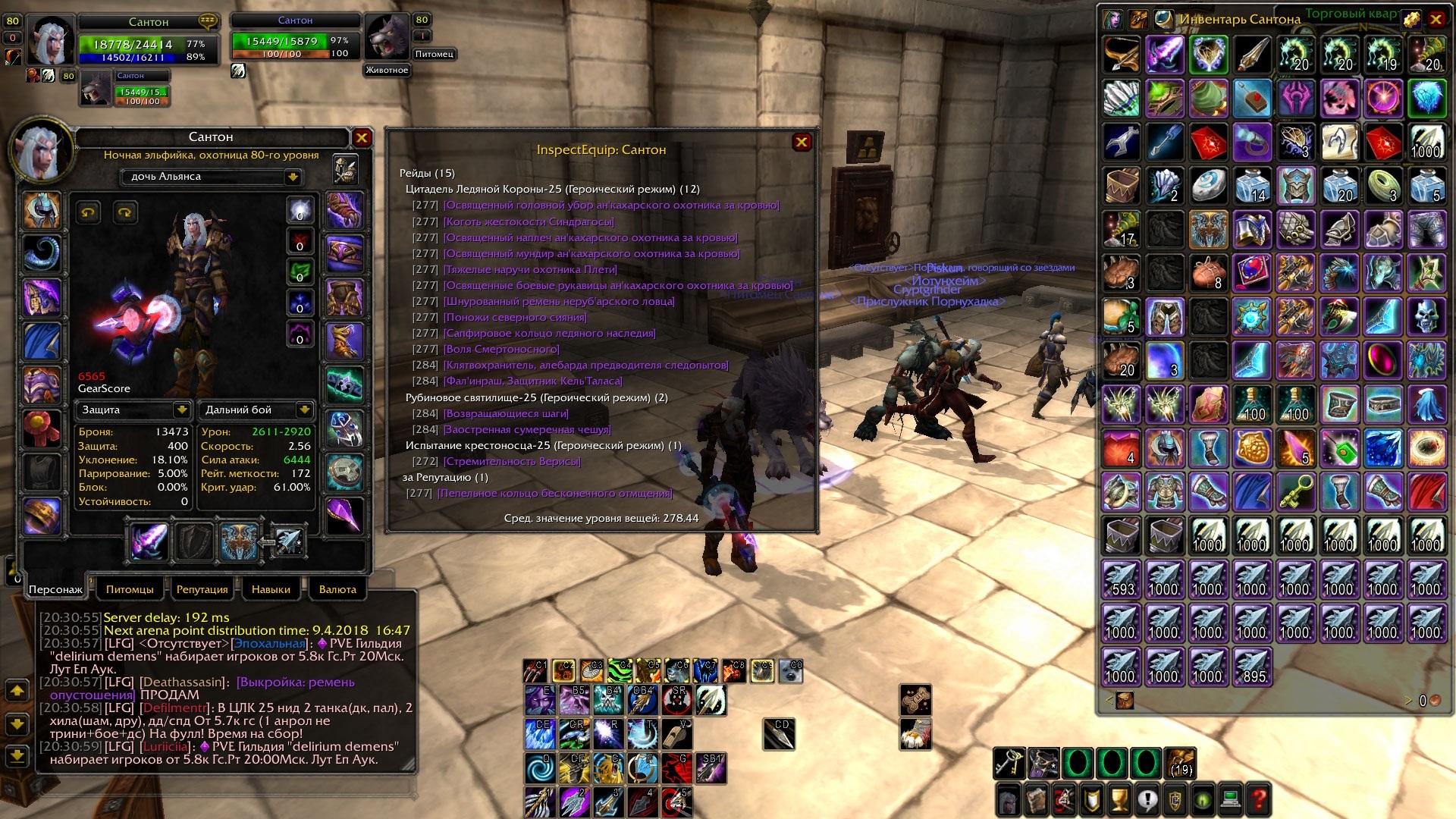Select the equipped head slot helmet
This screenshot has width=1456, height=819.
pyautogui.click(x=42, y=210)
